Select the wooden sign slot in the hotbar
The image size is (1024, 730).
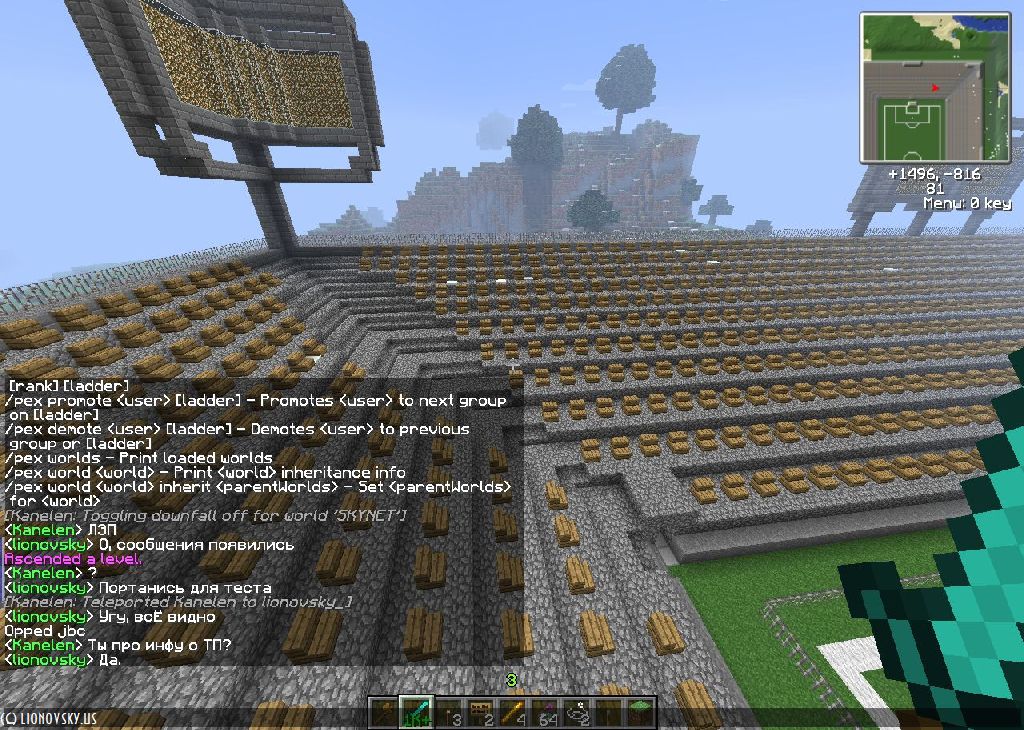(x=481, y=712)
